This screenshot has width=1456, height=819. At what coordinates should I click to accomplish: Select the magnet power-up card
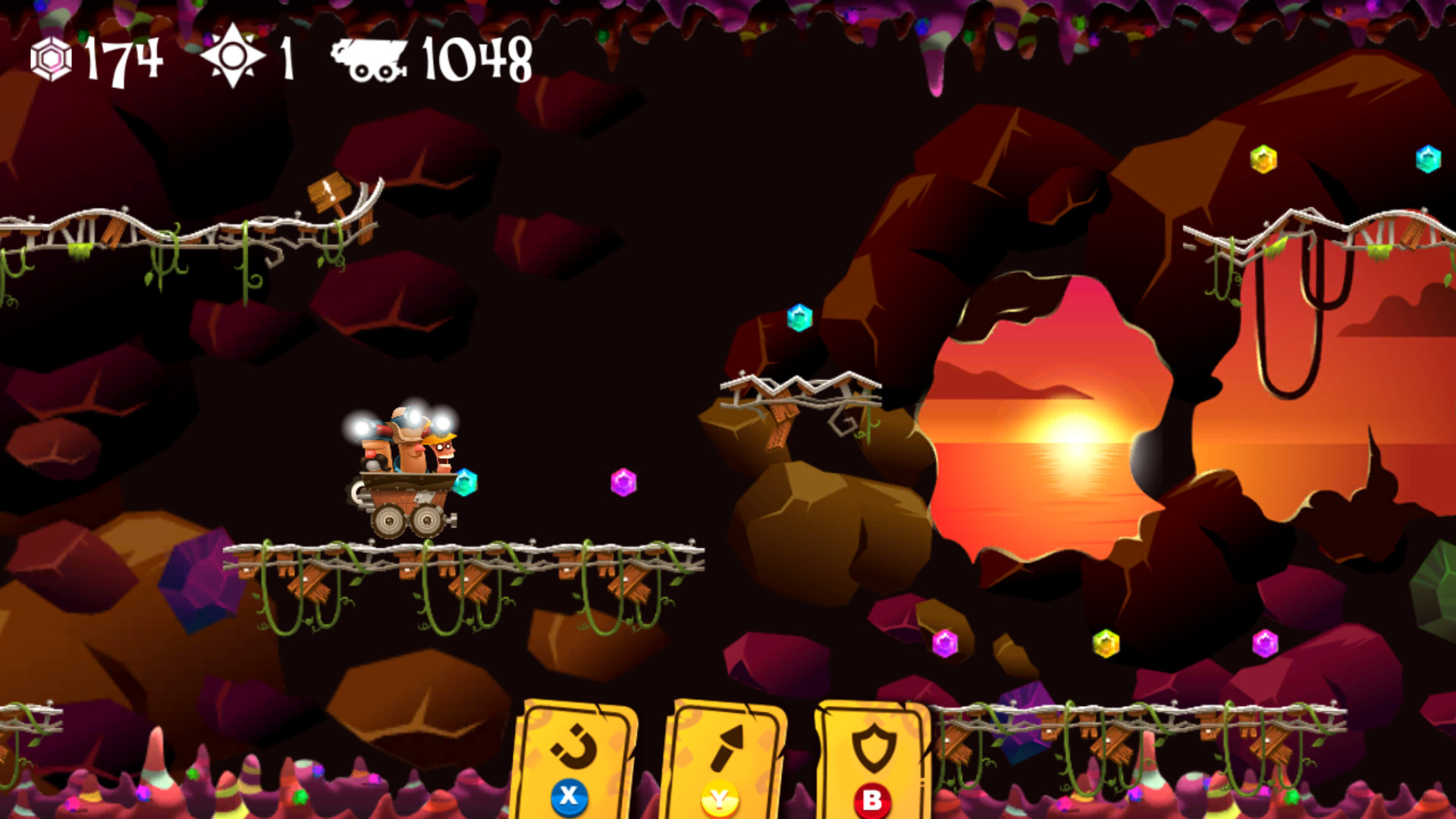(574, 758)
